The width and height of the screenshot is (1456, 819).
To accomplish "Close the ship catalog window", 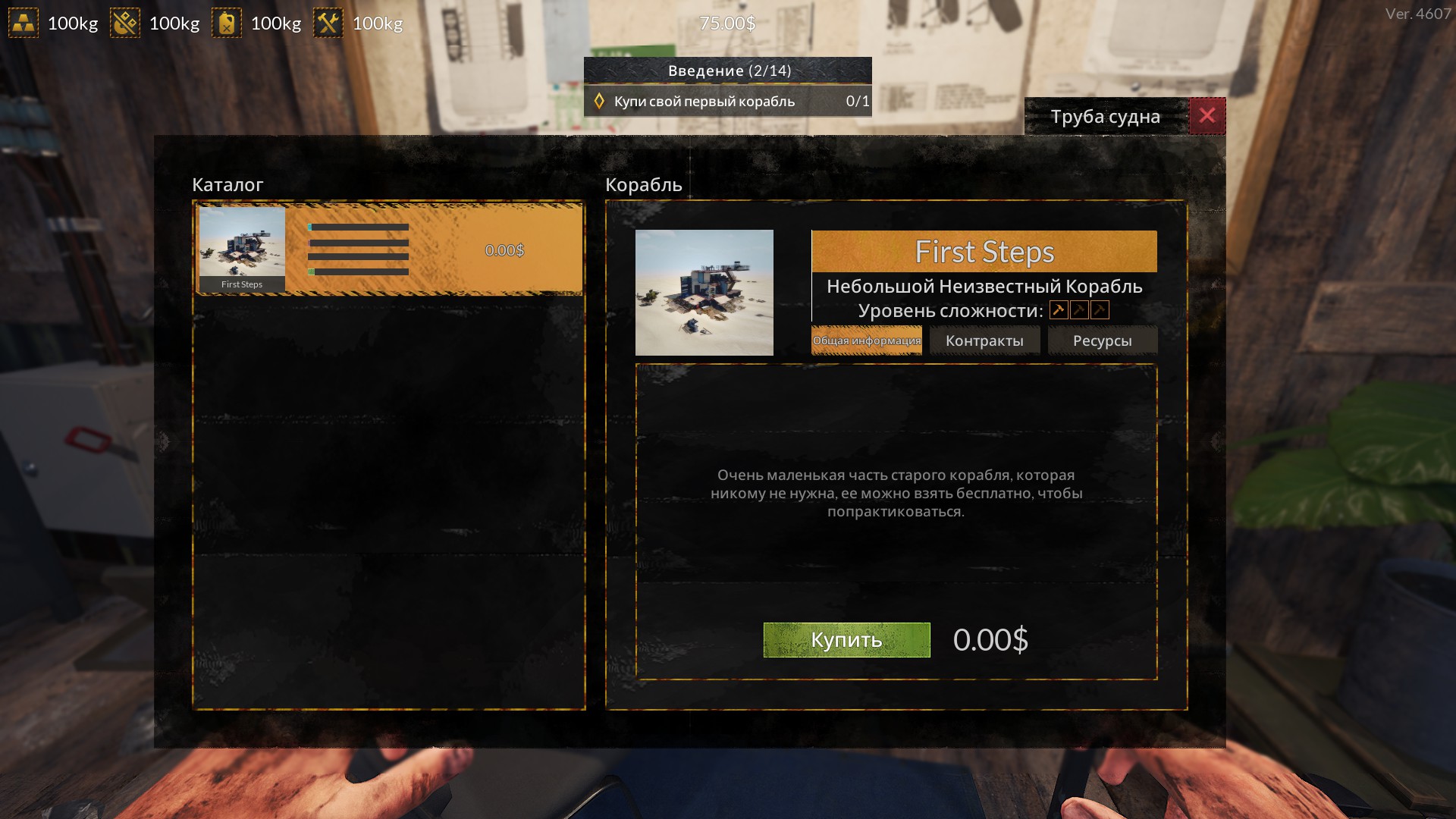I will click(x=1207, y=116).
